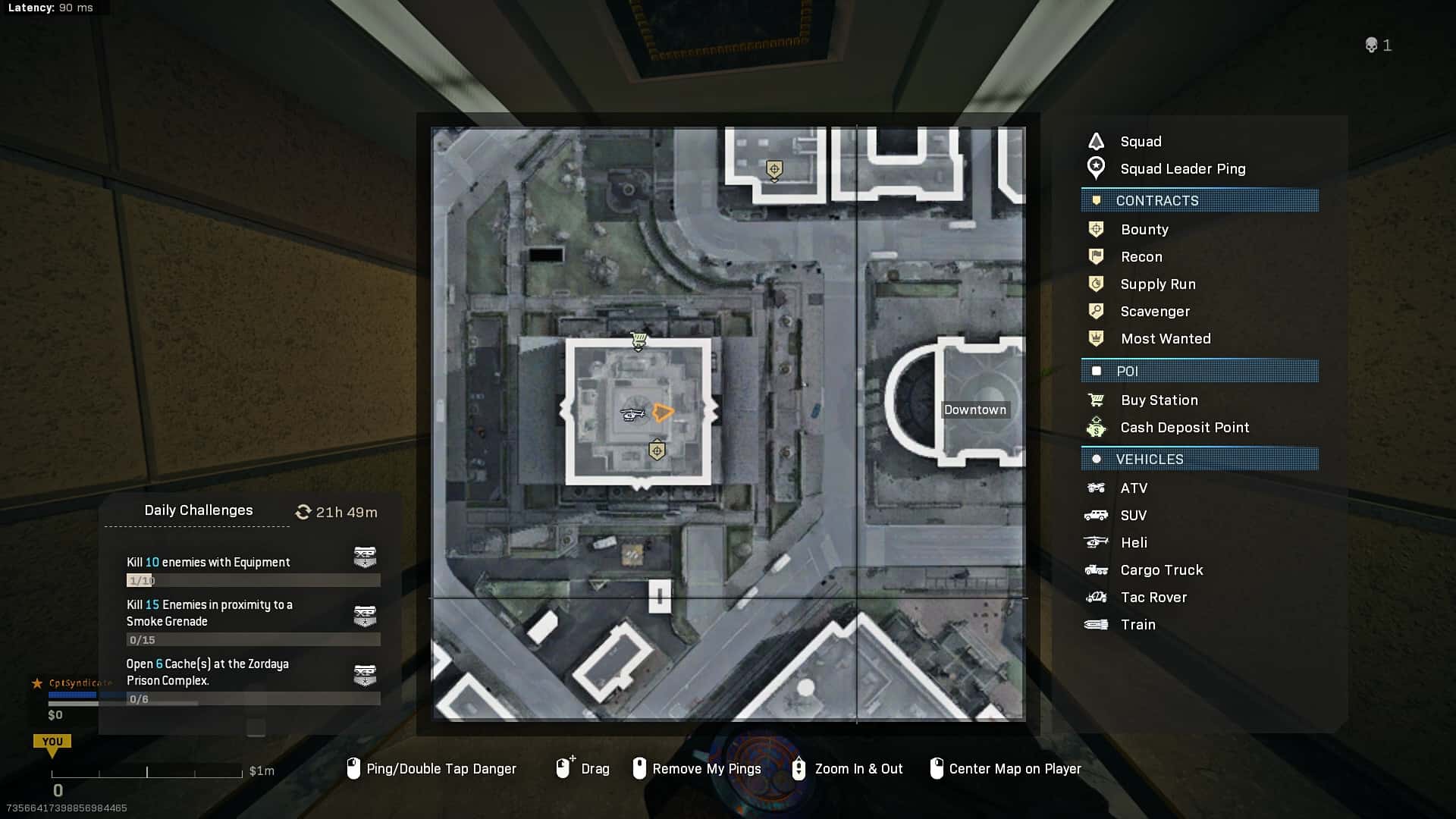Select Buy Station legend entry

pyautogui.click(x=1159, y=400)
